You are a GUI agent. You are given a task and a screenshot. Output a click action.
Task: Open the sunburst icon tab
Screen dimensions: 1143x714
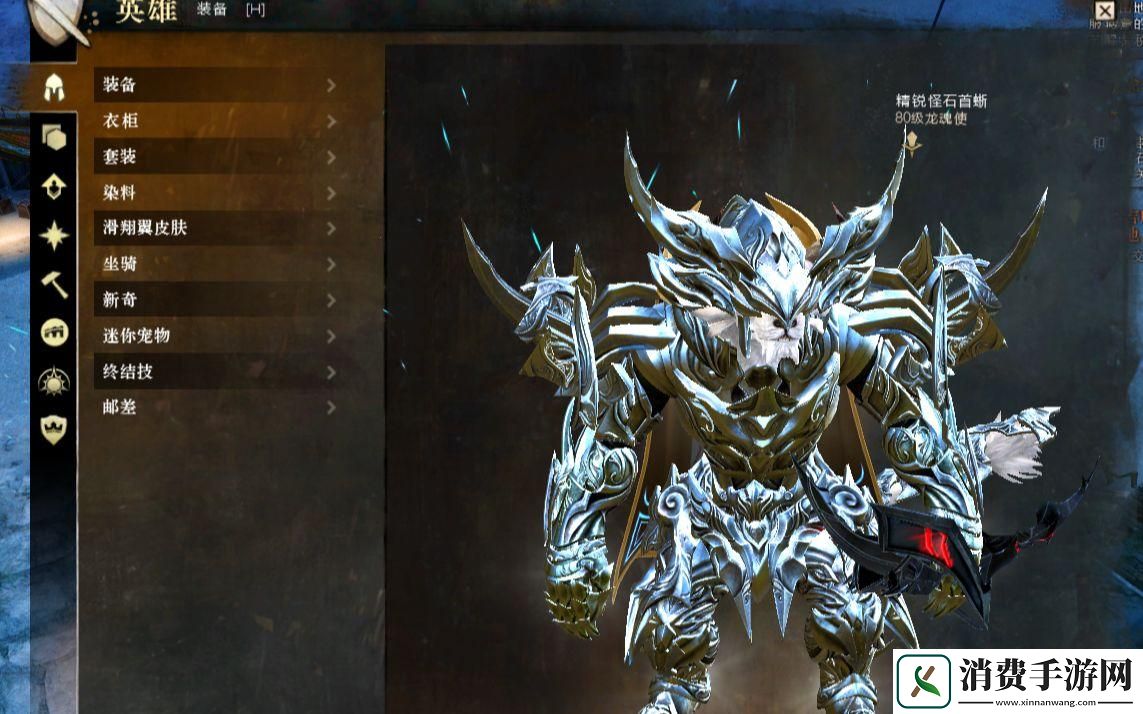pos(54,382)
